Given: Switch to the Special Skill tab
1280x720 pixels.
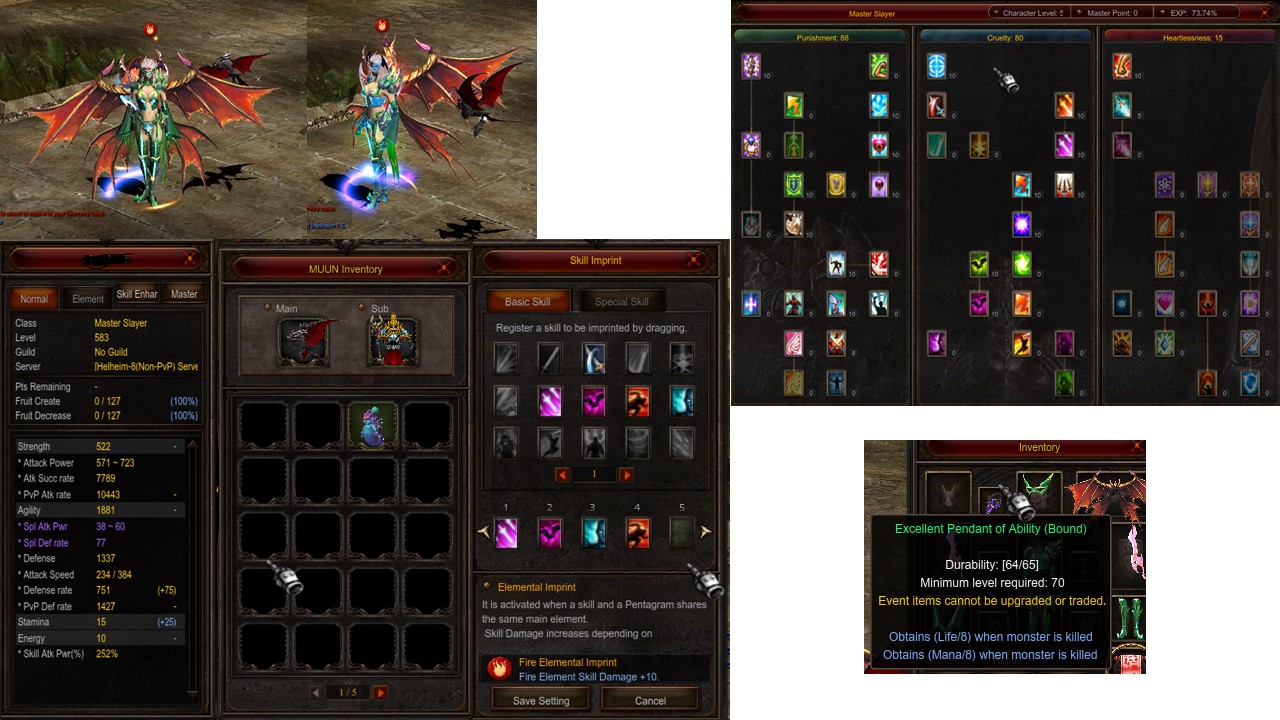Looking at the screenshot, I should pyautogui.click(x=621, y=301).
